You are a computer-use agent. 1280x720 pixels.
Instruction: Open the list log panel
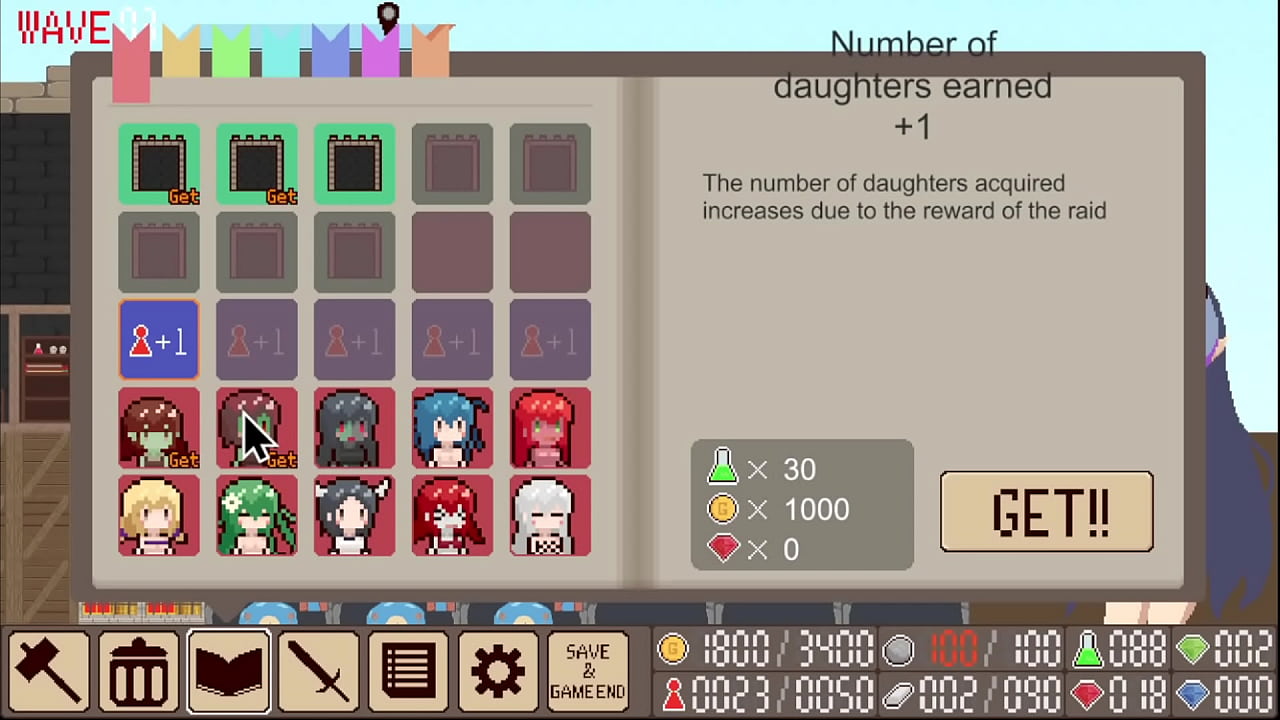click(408, 668)
